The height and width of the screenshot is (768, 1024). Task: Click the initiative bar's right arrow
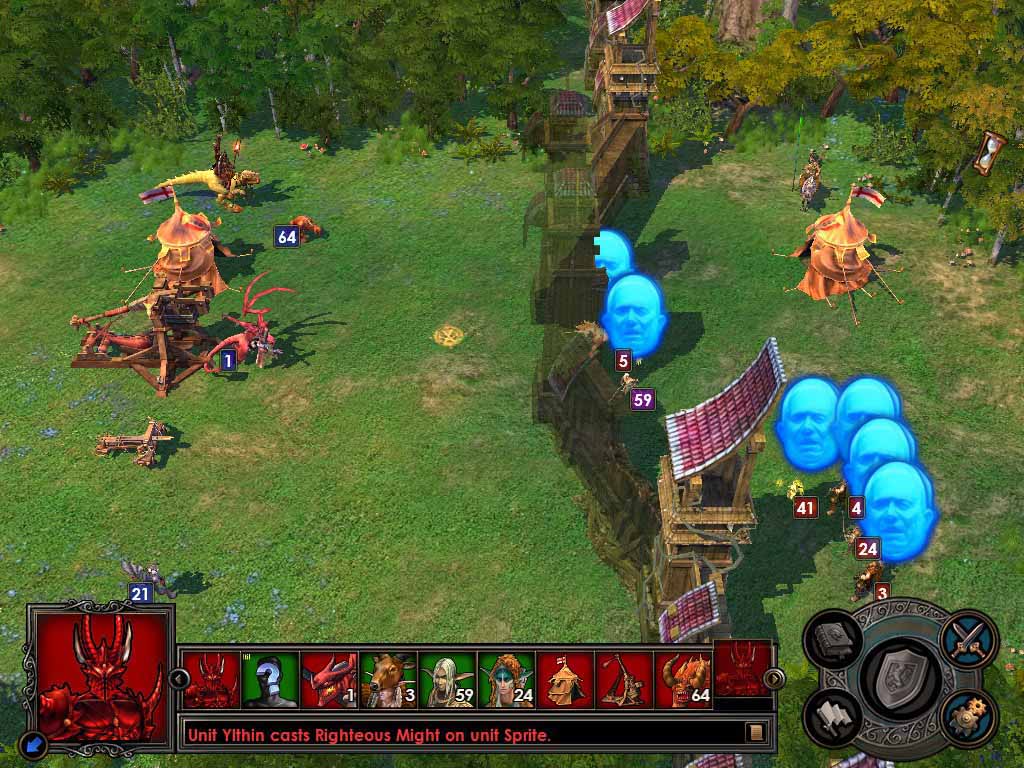pyautogui.click(x=774, y=679)
